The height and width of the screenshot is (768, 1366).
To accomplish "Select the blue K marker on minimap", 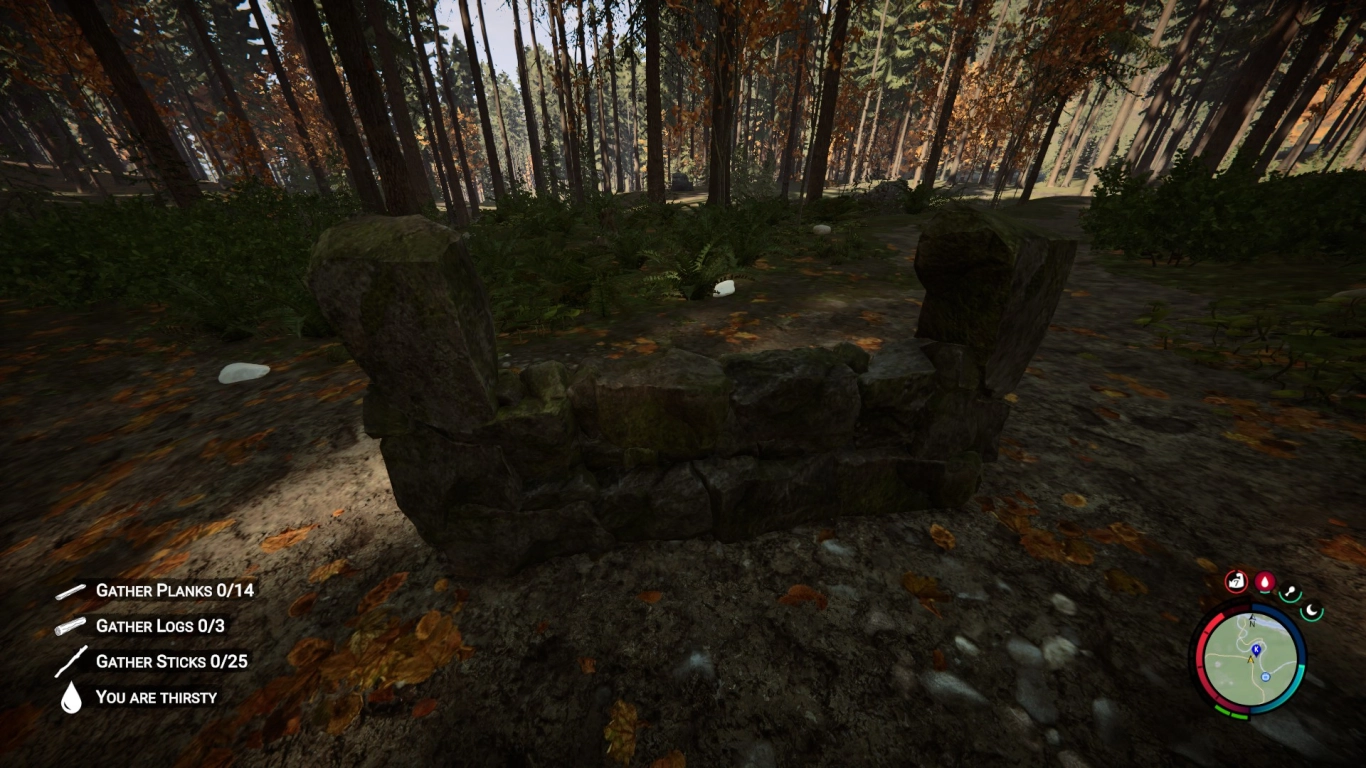I will click(1256, 648).
